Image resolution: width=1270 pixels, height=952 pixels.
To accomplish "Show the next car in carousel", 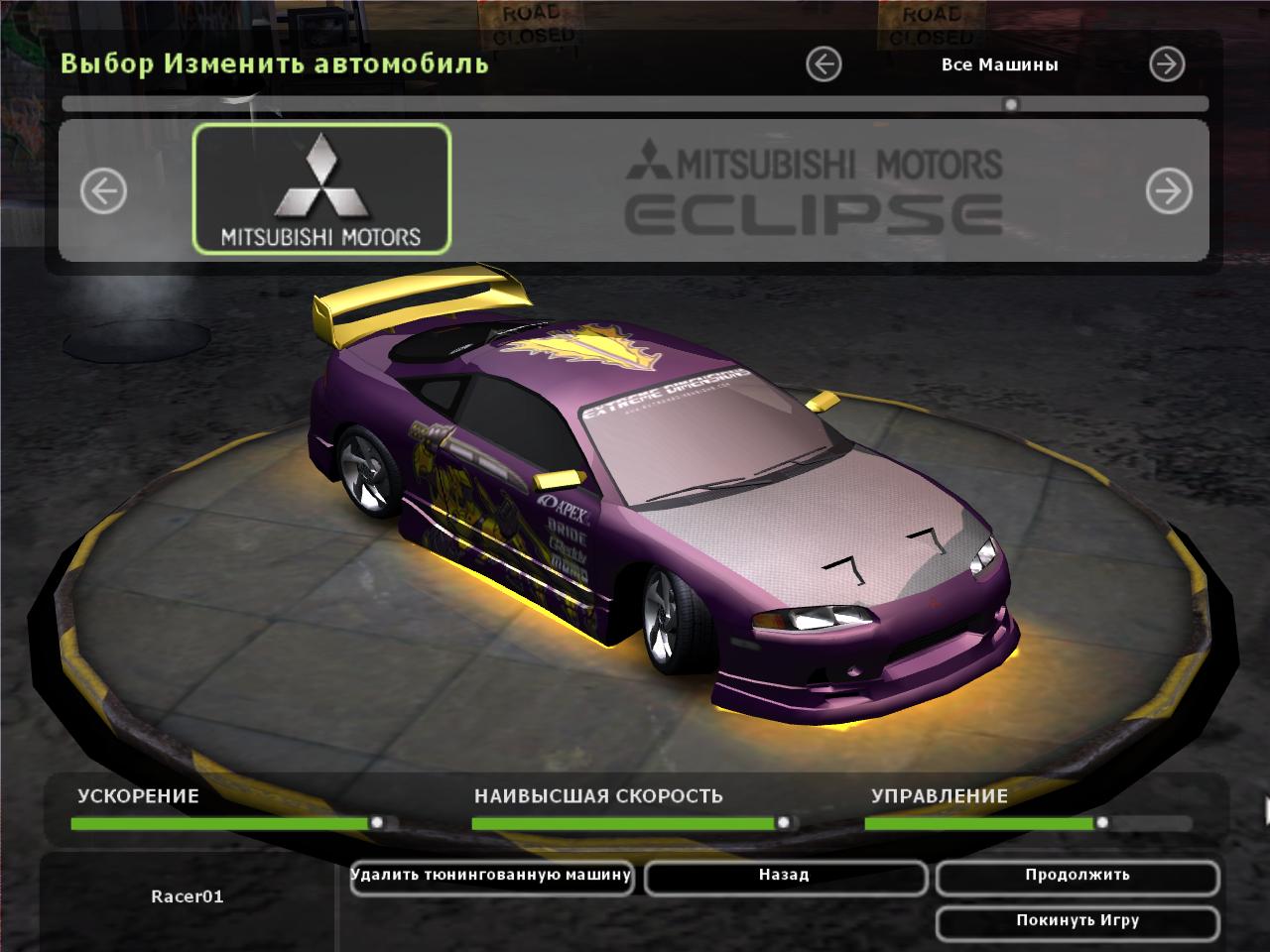I will tap(1169, 190).
